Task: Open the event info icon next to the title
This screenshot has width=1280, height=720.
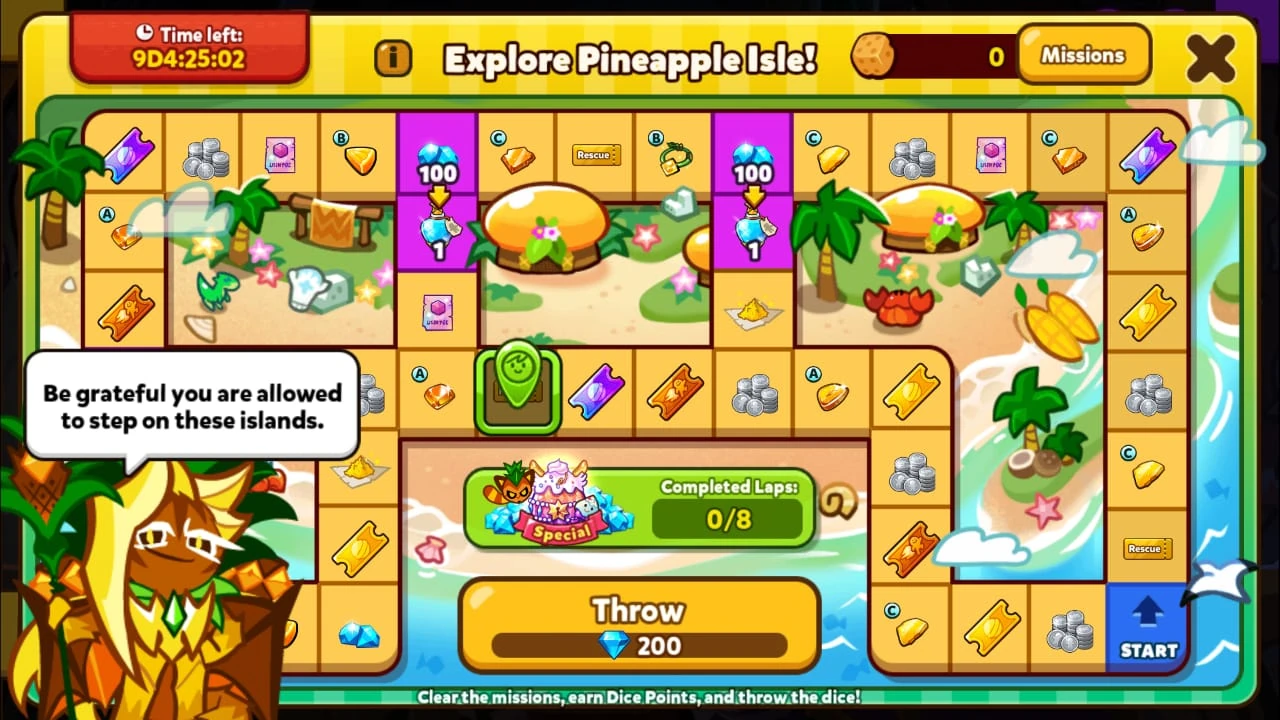Action: 394,59
